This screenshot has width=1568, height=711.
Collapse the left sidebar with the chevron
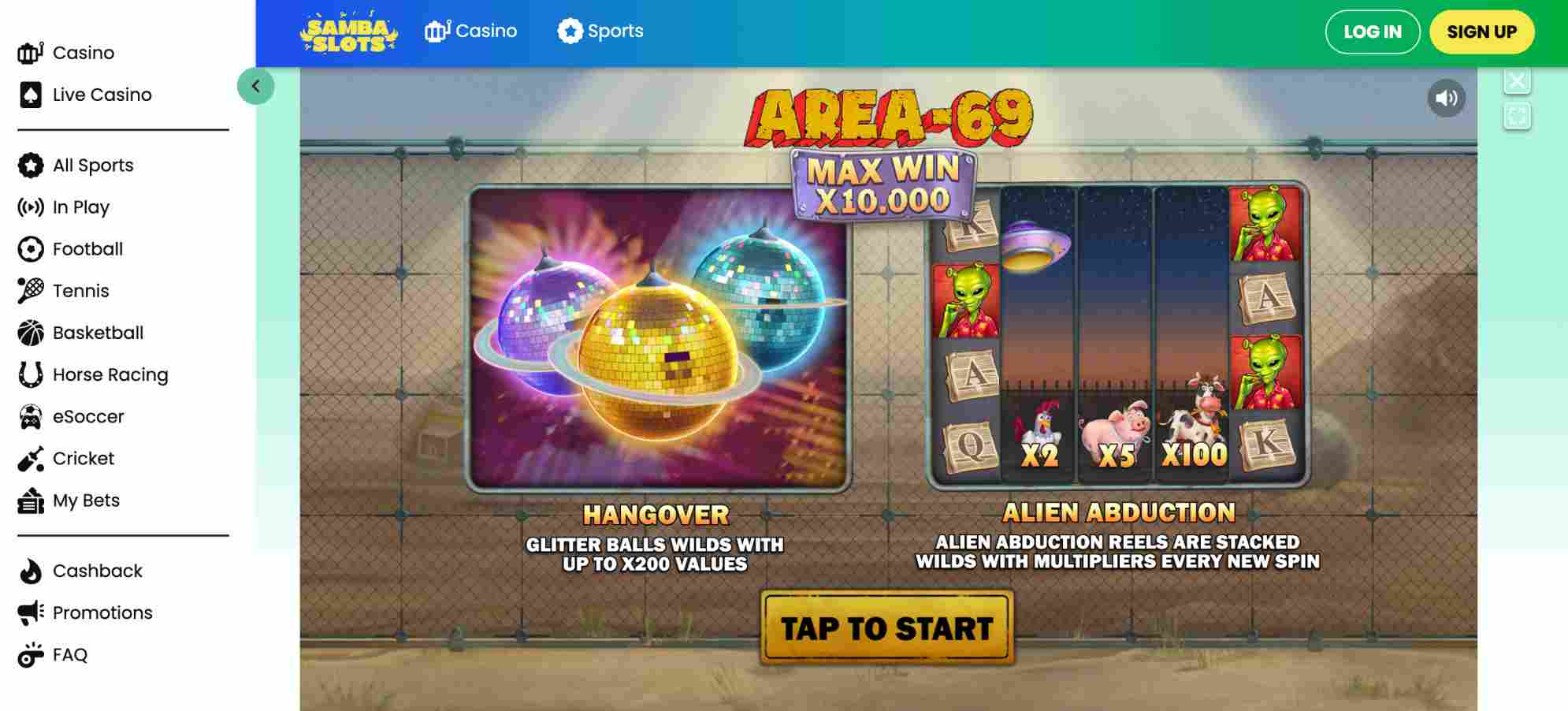(x=256, y=87)
